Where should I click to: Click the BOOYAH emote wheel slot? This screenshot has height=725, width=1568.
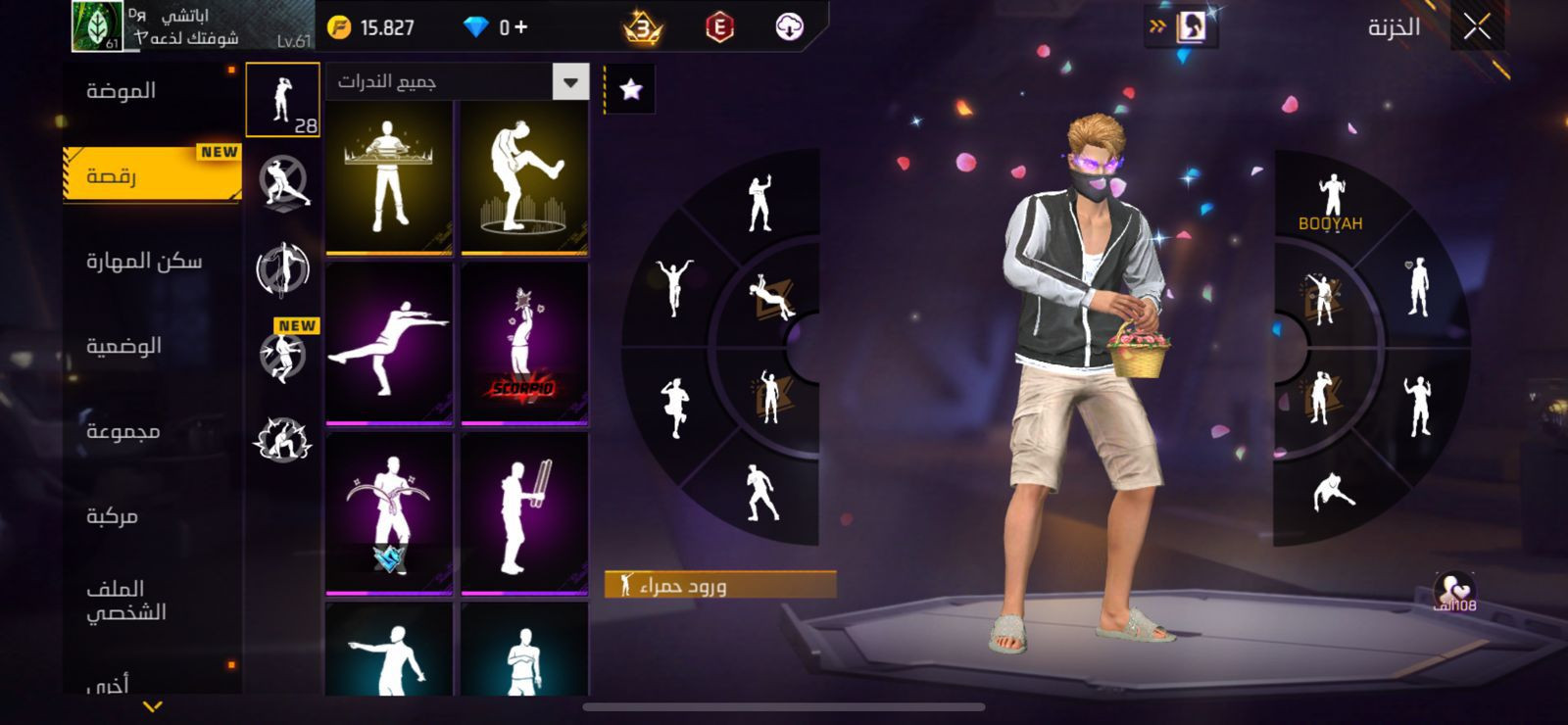point(1331,203)
